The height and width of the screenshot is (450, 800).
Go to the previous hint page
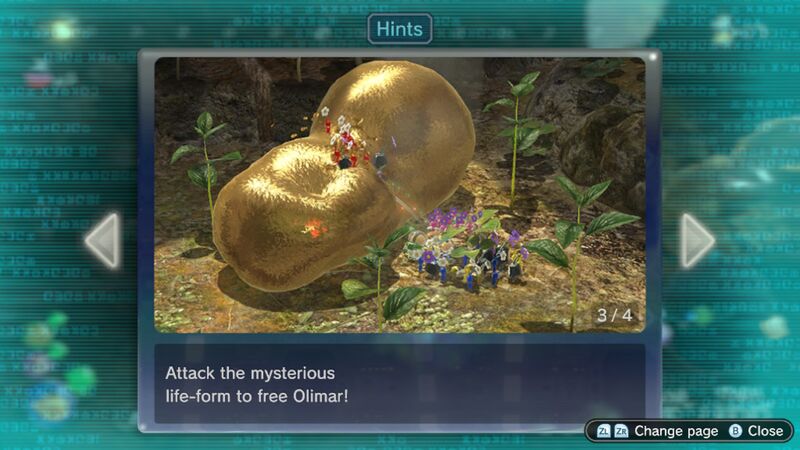pyautogui.click(x=102, y=240)
